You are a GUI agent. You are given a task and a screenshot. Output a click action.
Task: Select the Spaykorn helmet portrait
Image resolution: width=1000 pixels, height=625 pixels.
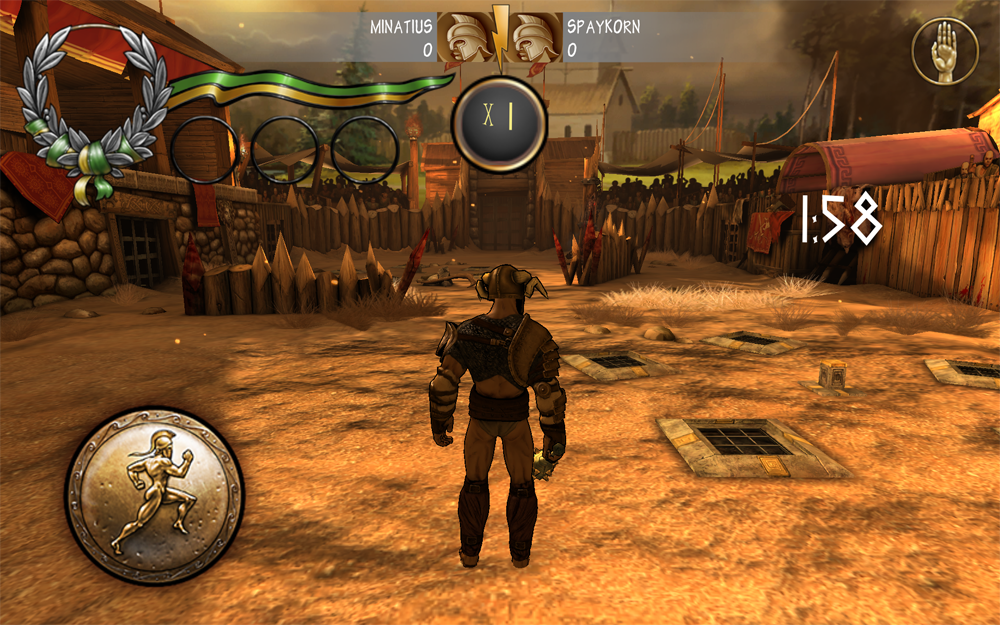coord(535,39)
